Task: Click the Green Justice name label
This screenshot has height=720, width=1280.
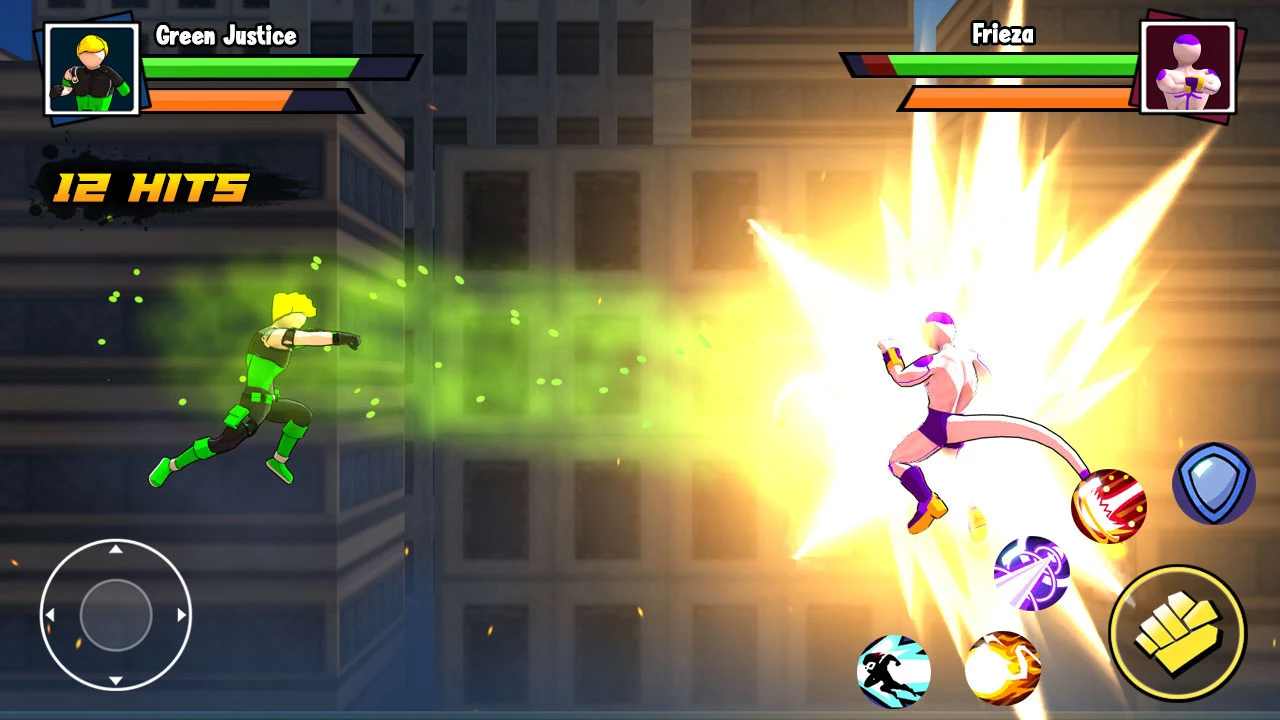Action: [226, 35]
